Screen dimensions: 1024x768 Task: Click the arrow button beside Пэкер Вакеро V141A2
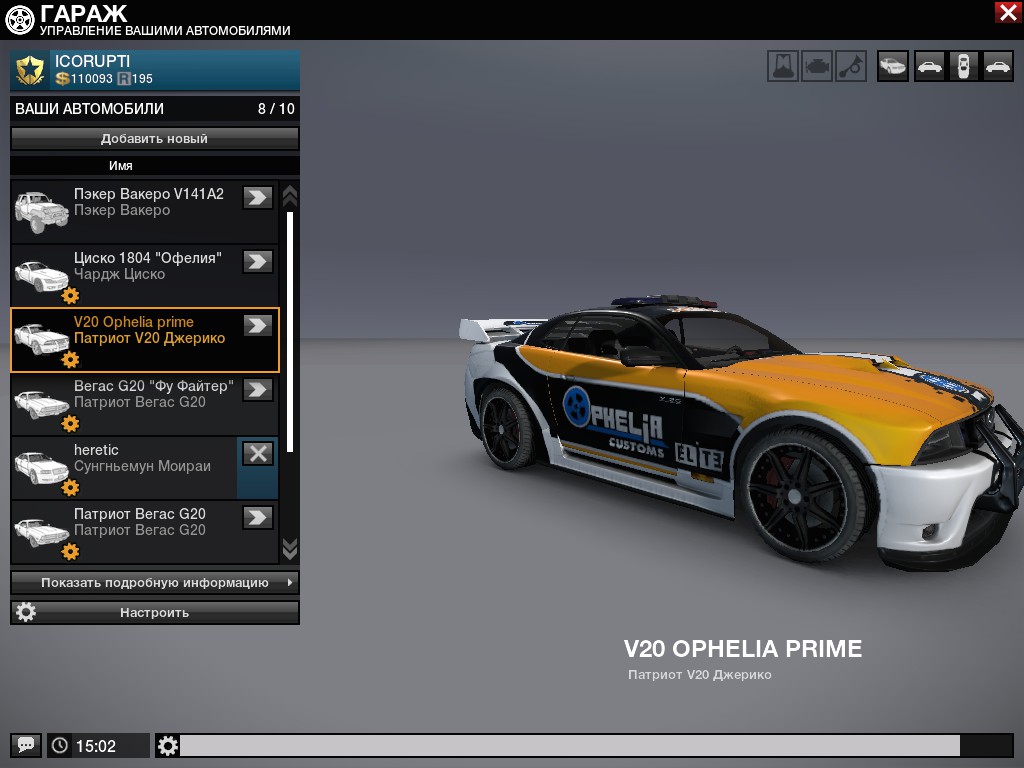coord(258,197)
